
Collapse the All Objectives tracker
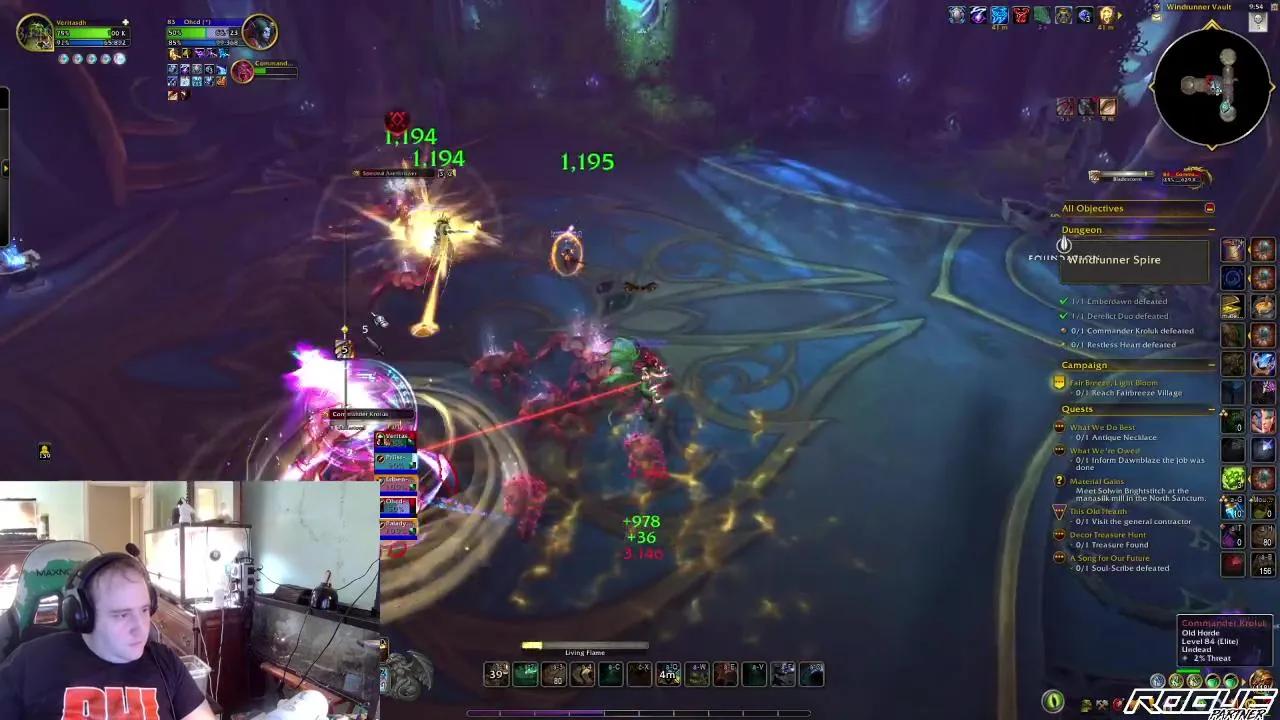pos(1208,208)
